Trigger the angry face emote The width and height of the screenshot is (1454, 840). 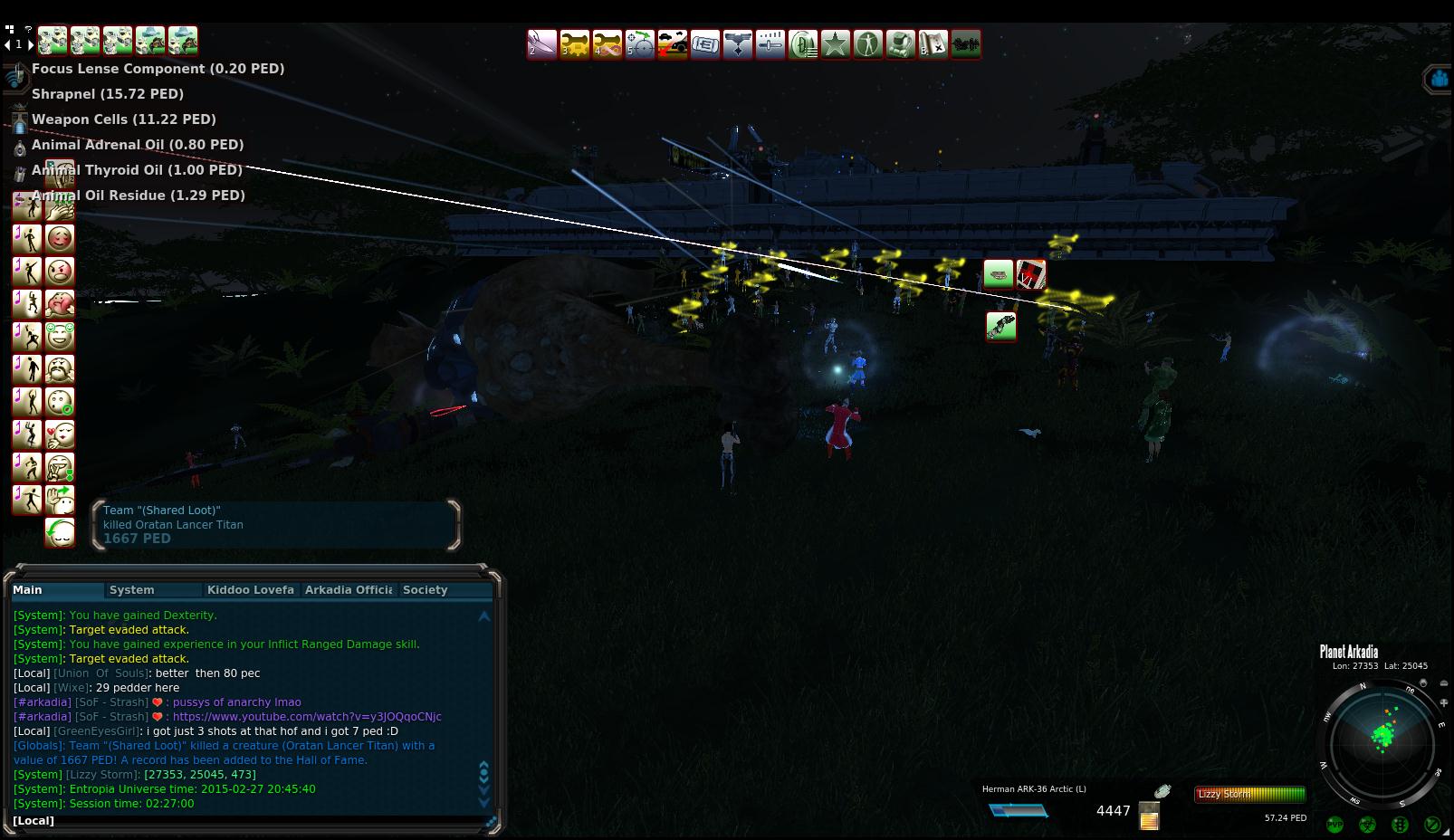60,272
